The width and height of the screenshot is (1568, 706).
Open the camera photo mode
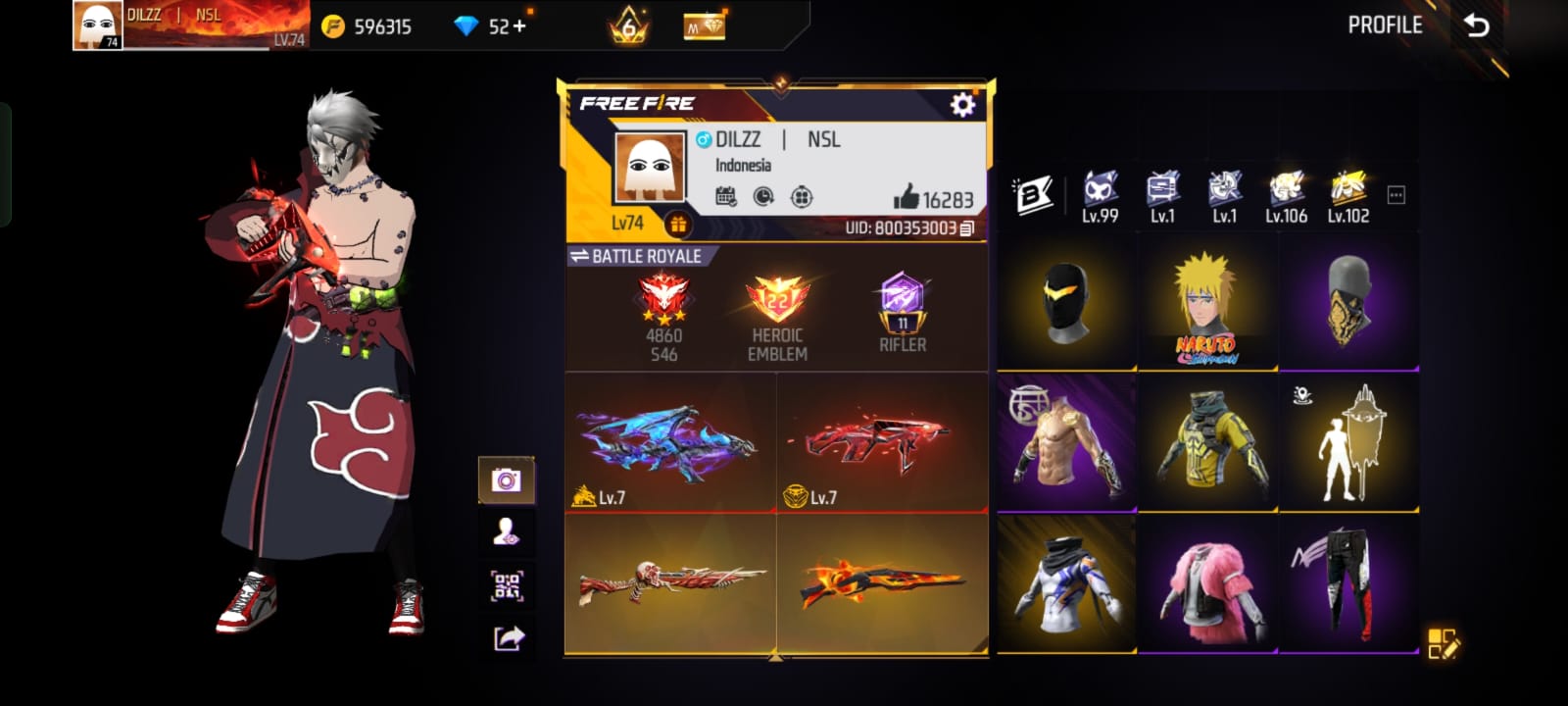[x=506, y=480]
